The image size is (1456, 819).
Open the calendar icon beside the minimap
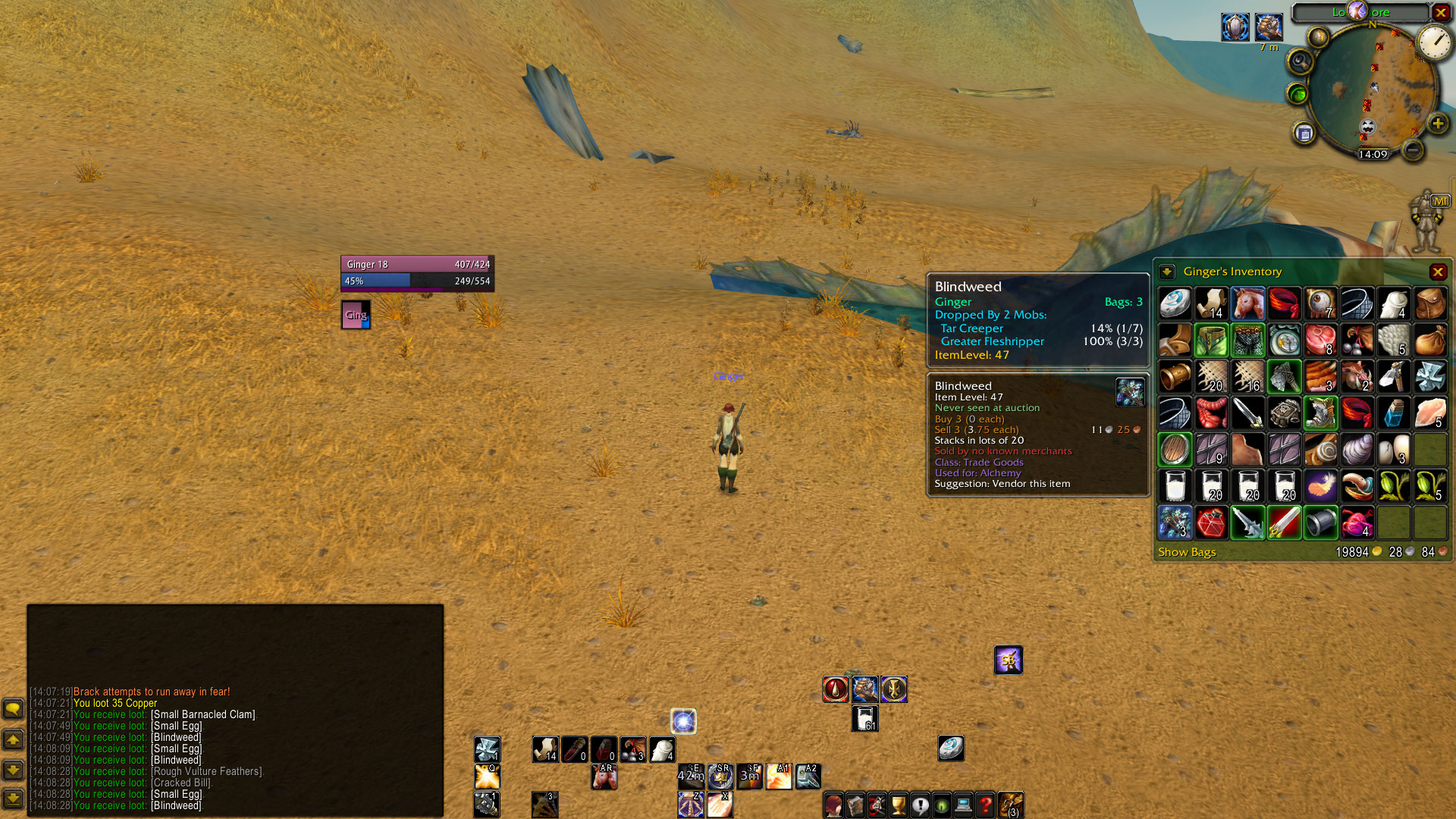click(1305, 132)
